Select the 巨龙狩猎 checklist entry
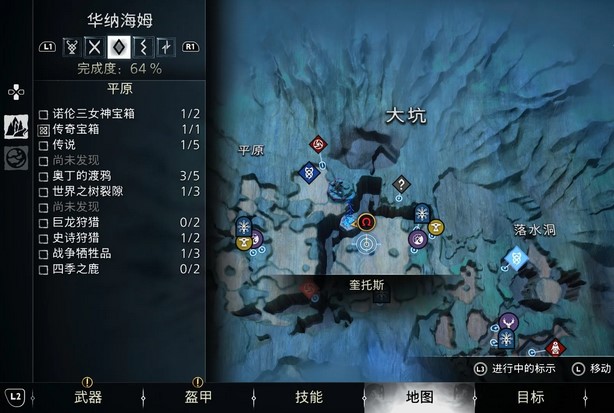614x413 pixels. [121, 222]
